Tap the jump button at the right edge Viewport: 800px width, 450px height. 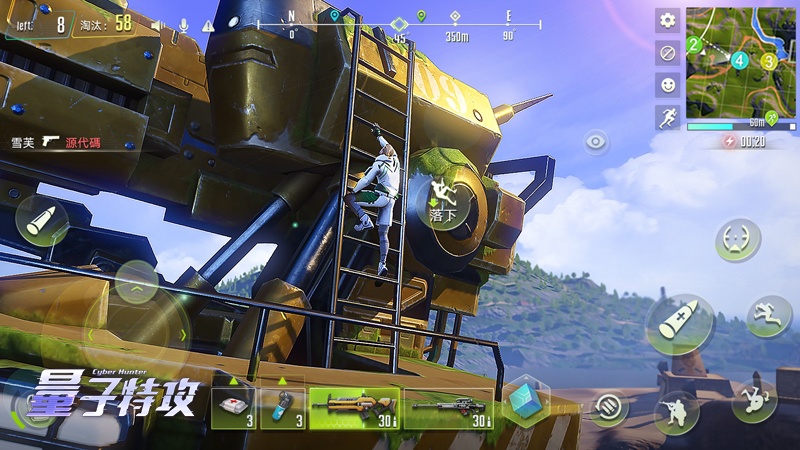click(x=768, y=316)
